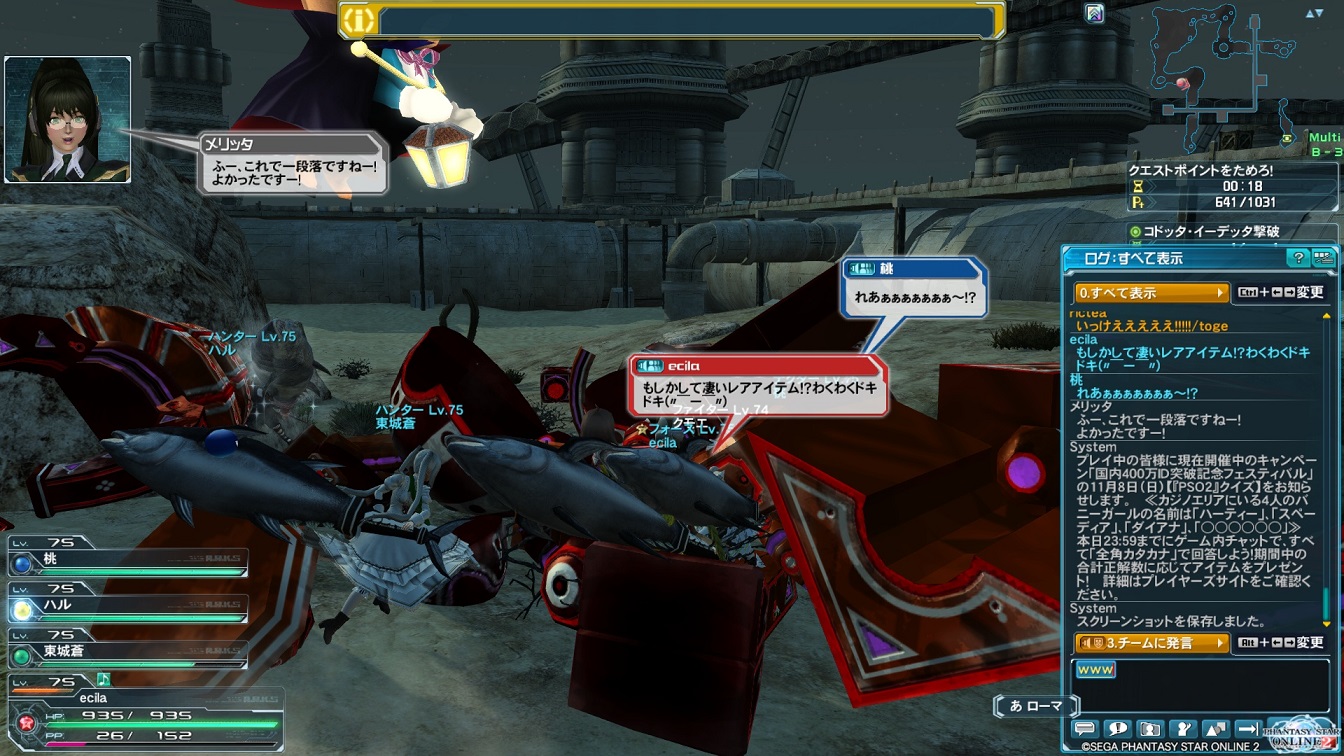
Task: Select party member 桃 in party list
Action: coord(128,561)
